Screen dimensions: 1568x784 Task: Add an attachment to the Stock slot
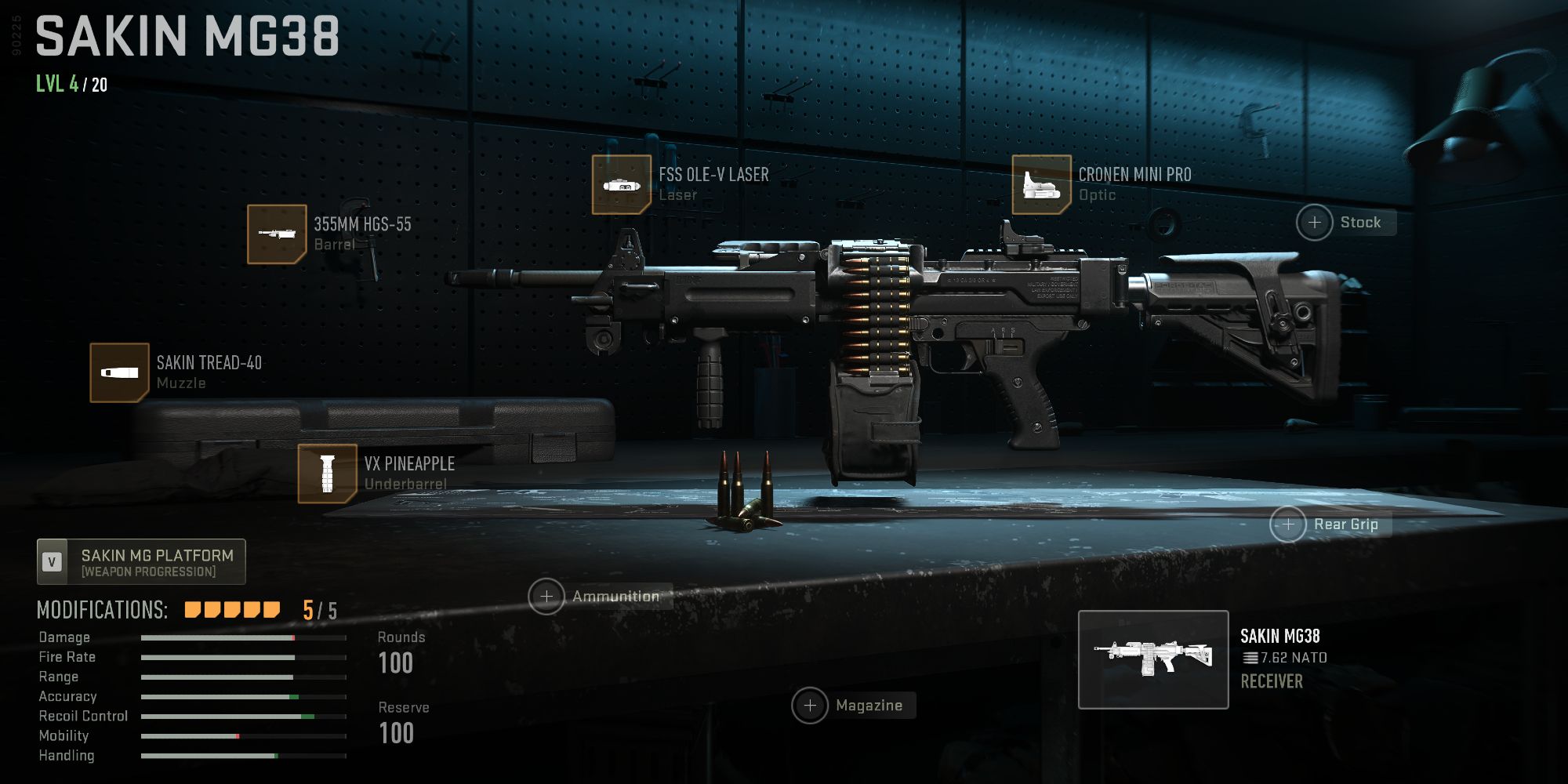[x=1316, y=223]
